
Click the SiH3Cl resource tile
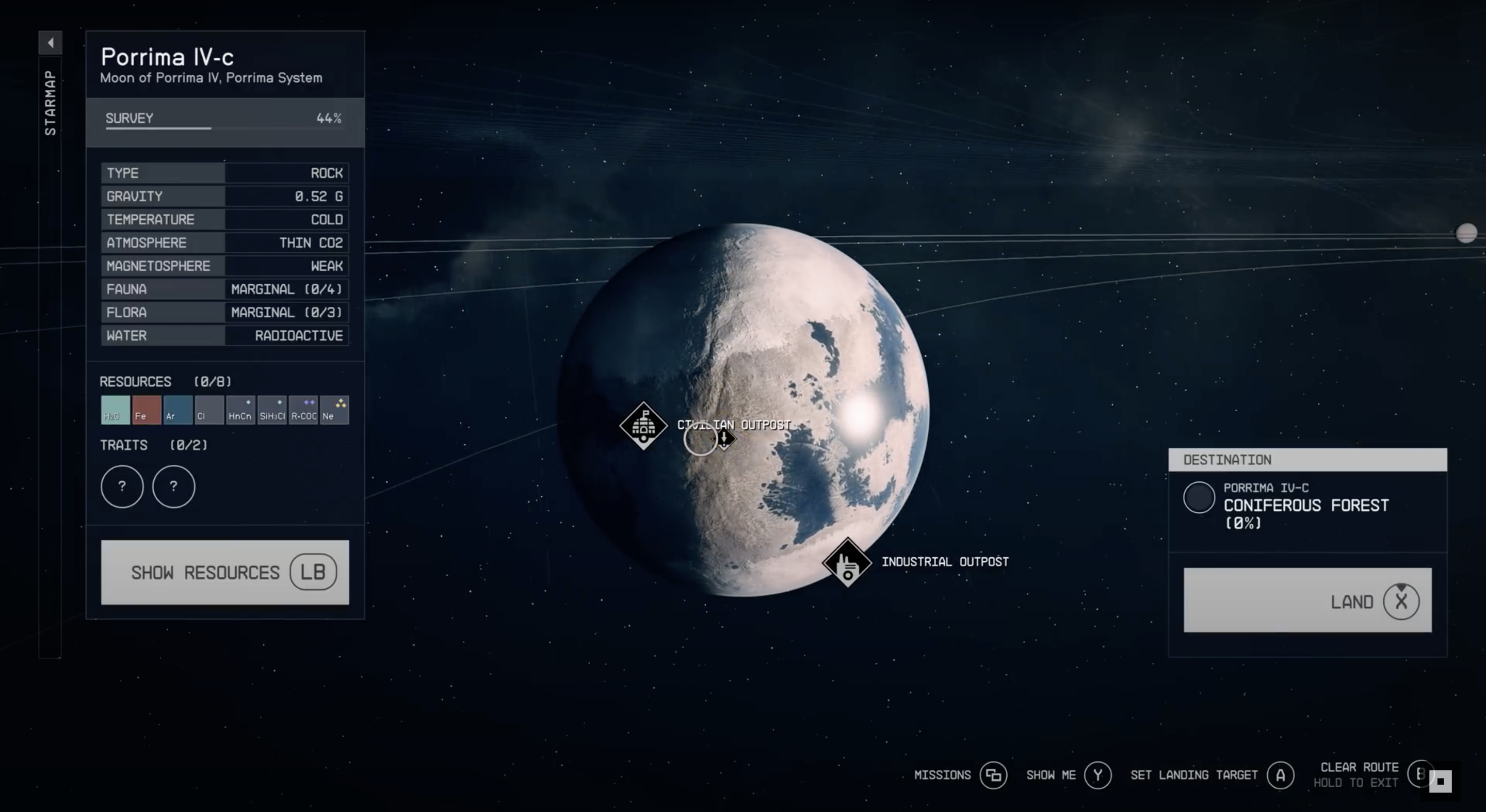(272, 410)
